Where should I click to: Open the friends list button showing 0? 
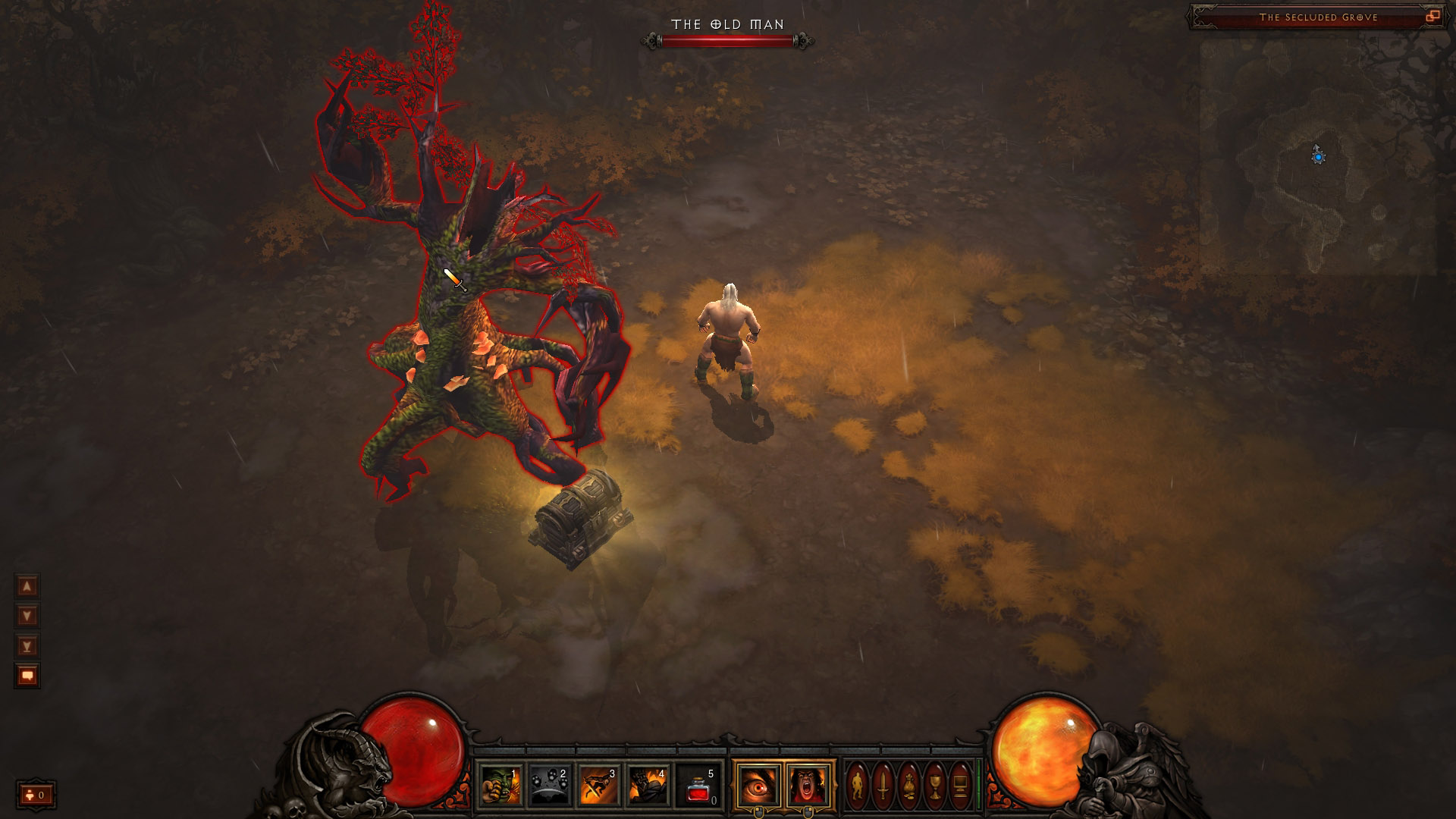click(x=36, y=795)
